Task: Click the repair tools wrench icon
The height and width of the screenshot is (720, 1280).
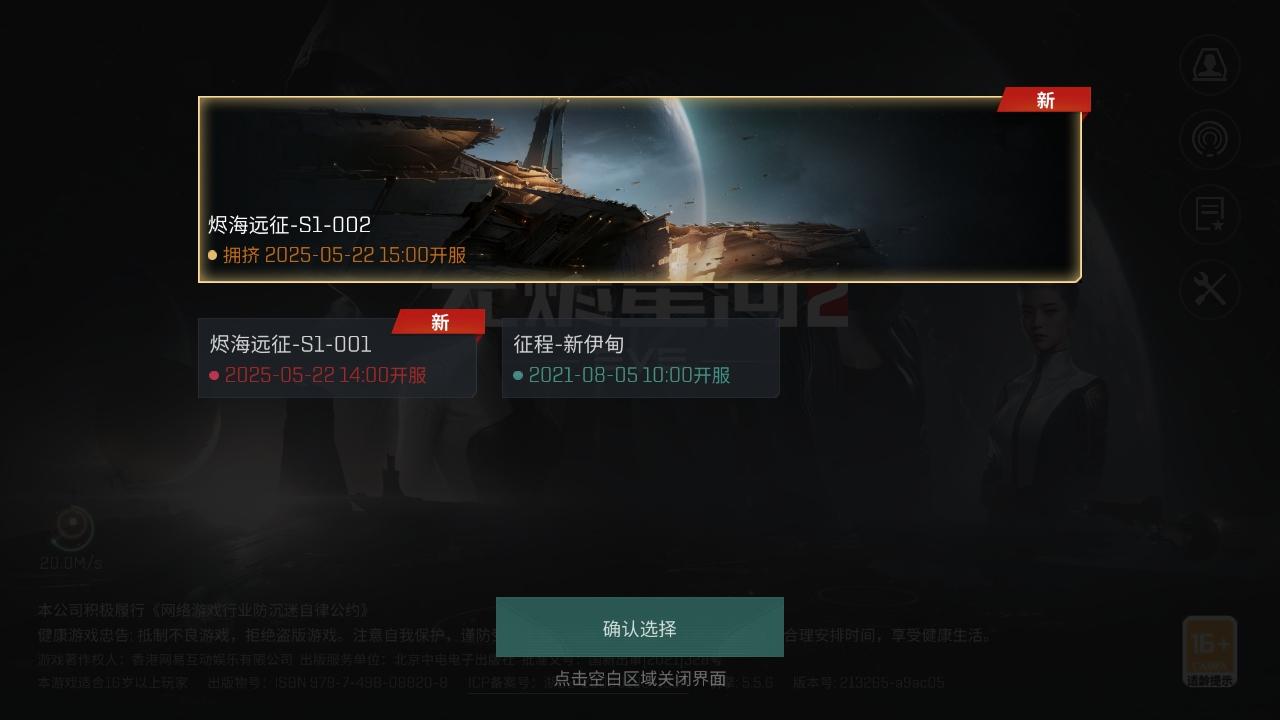Action: (1209, 290)
